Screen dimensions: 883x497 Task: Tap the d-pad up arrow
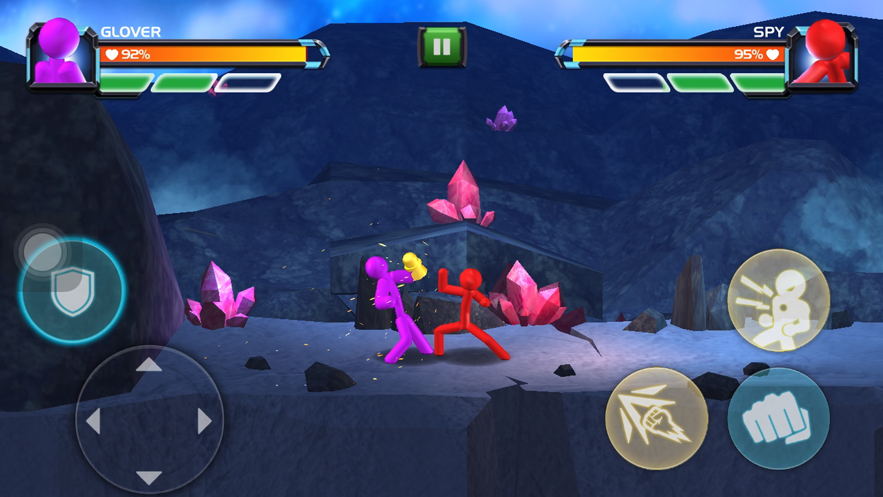click(x=149, y=366)
